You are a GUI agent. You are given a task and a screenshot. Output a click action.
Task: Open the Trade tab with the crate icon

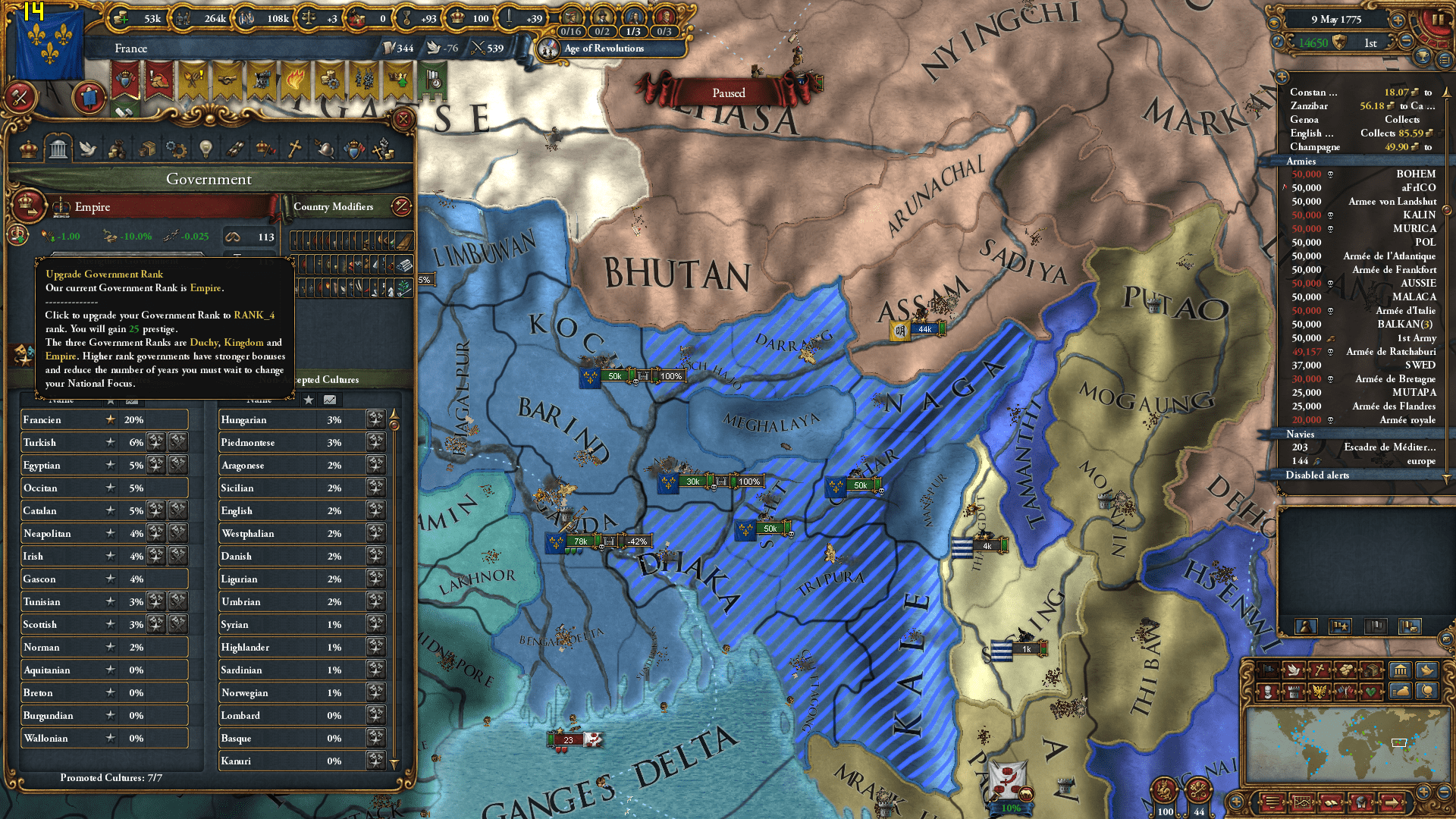146,149
